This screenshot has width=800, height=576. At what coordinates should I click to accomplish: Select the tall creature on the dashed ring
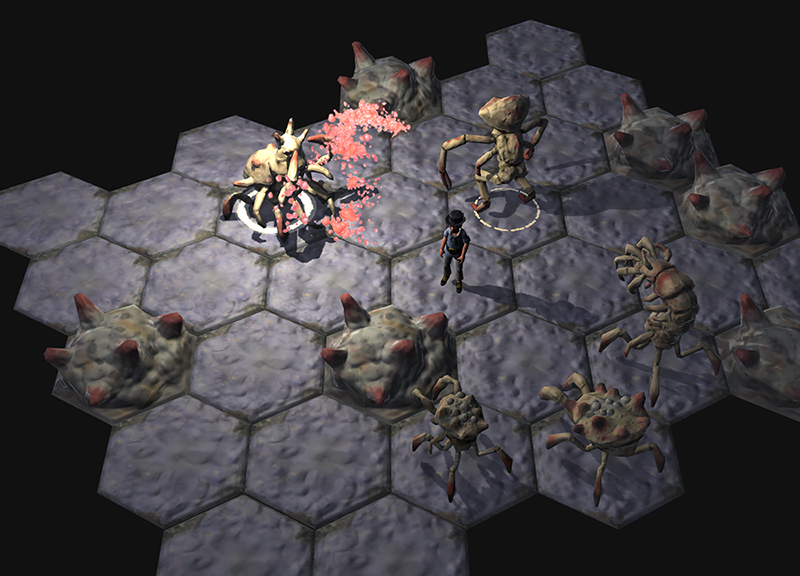coord(502,148)
